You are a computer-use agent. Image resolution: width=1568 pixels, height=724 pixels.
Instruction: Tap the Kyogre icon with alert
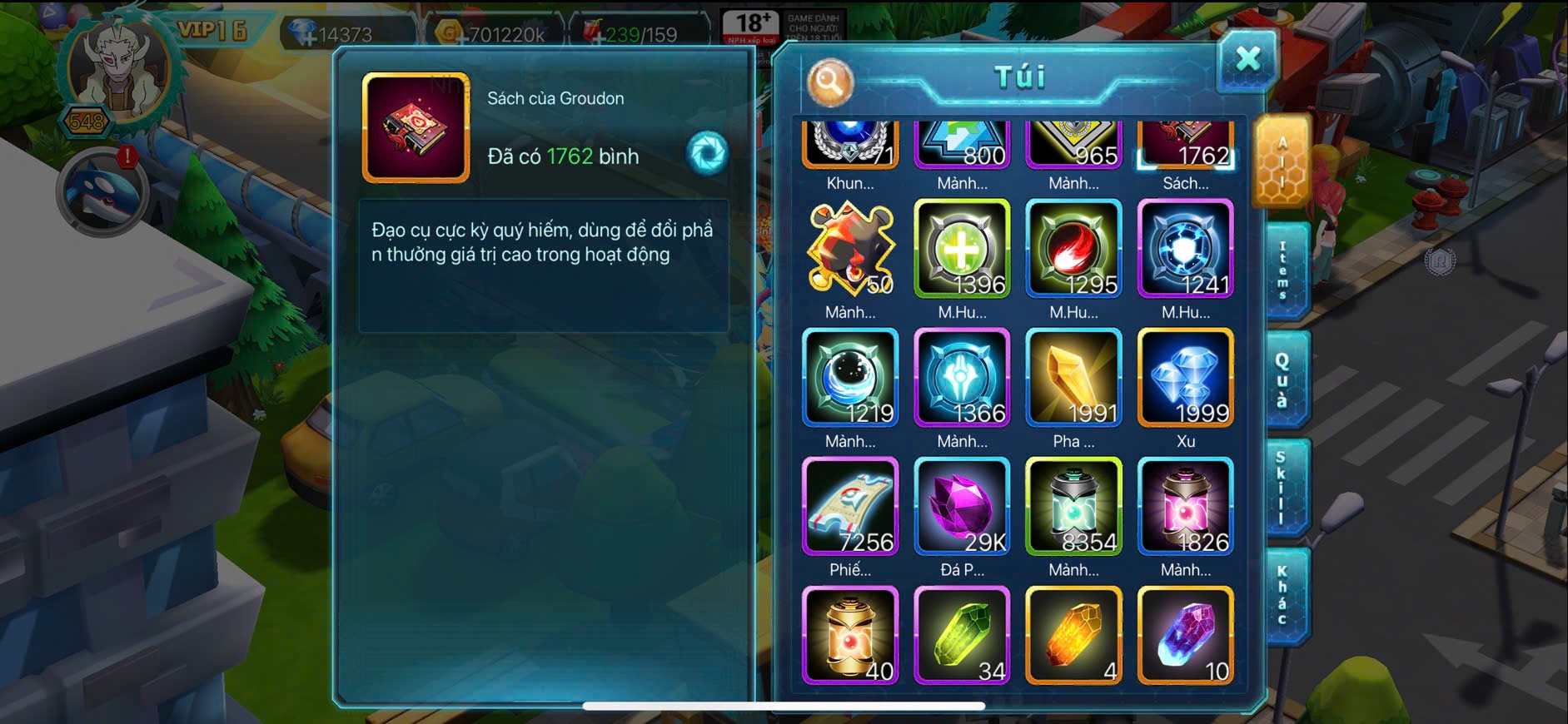(102, 193)
